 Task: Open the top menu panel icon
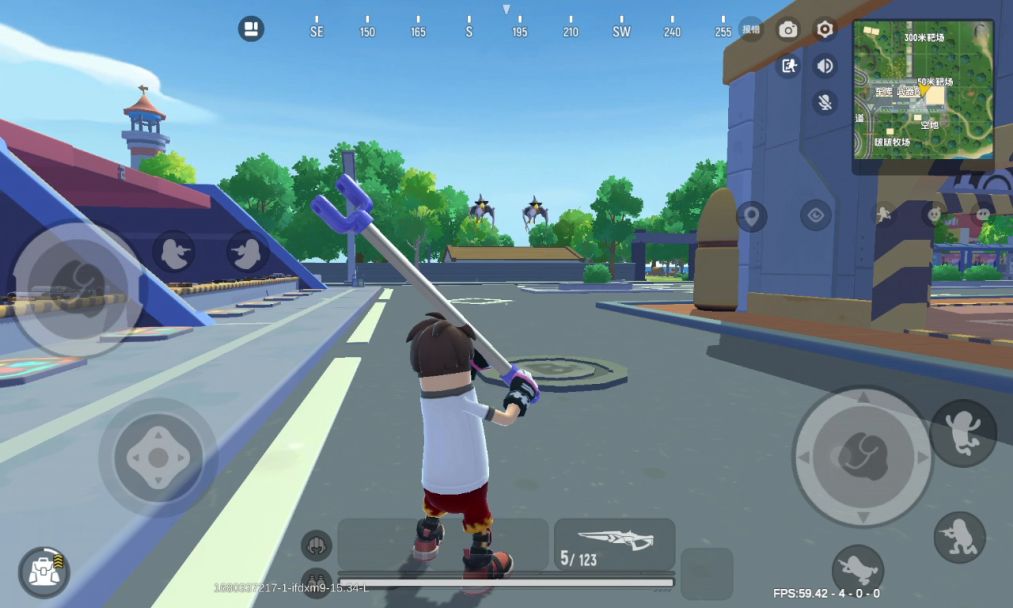[251, 28]
